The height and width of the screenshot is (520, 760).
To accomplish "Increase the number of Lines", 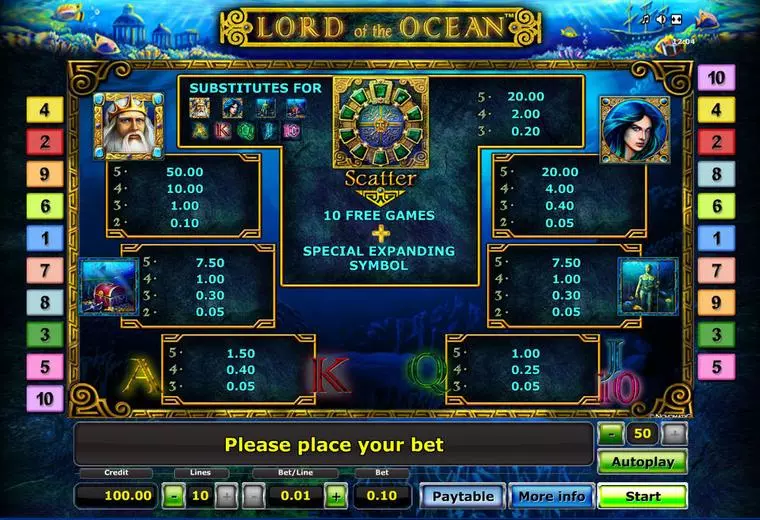I will [226, 495].
